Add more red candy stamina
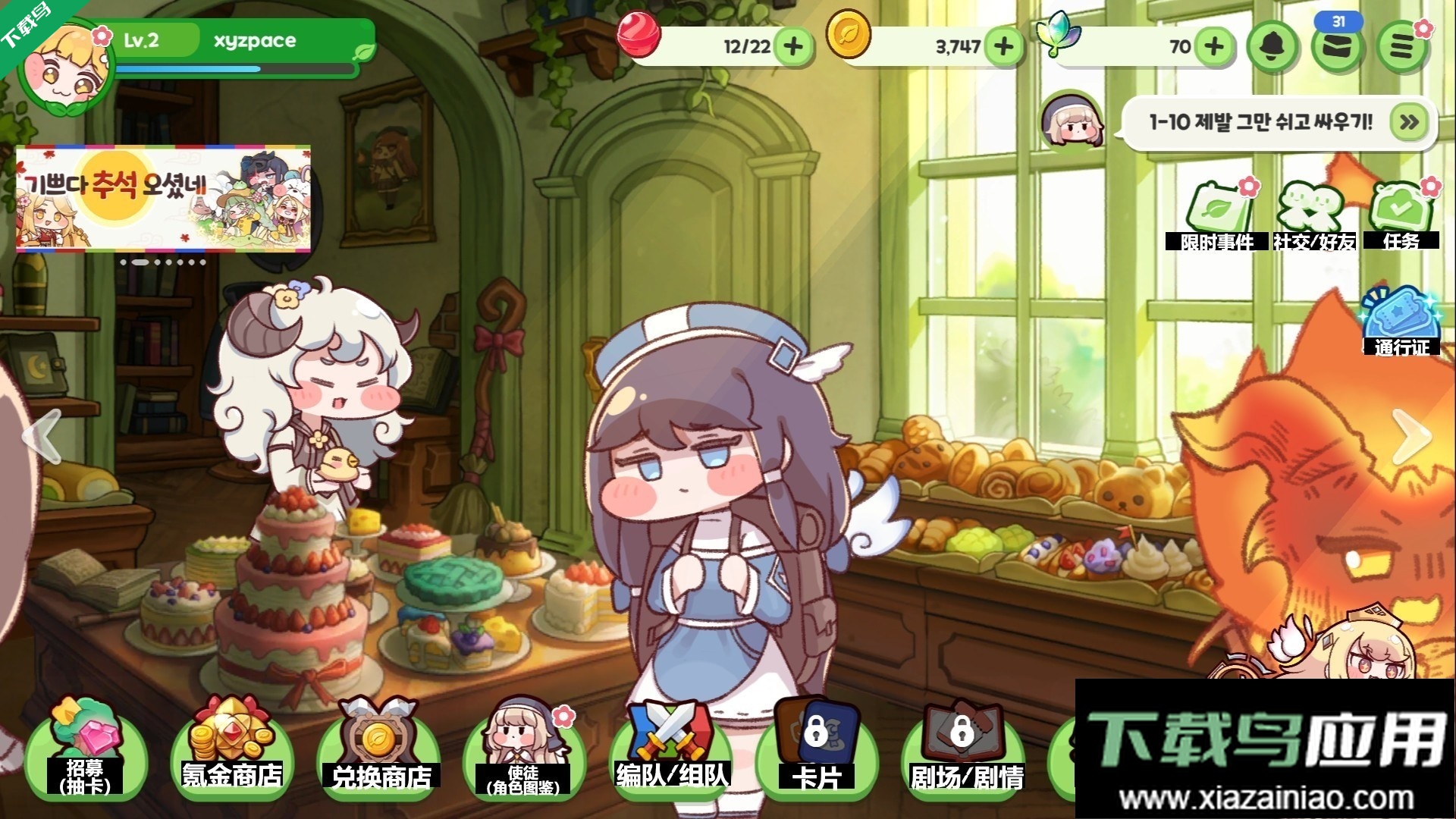 coord(793,46)
